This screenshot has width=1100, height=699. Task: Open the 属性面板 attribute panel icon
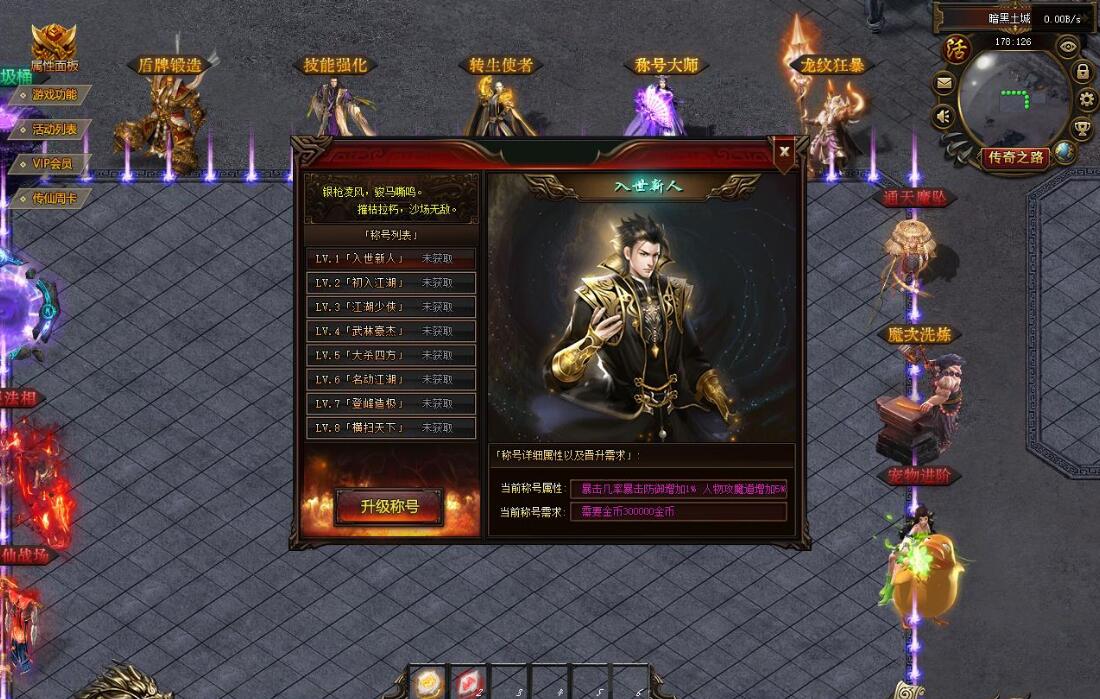[x=53, y=47]
